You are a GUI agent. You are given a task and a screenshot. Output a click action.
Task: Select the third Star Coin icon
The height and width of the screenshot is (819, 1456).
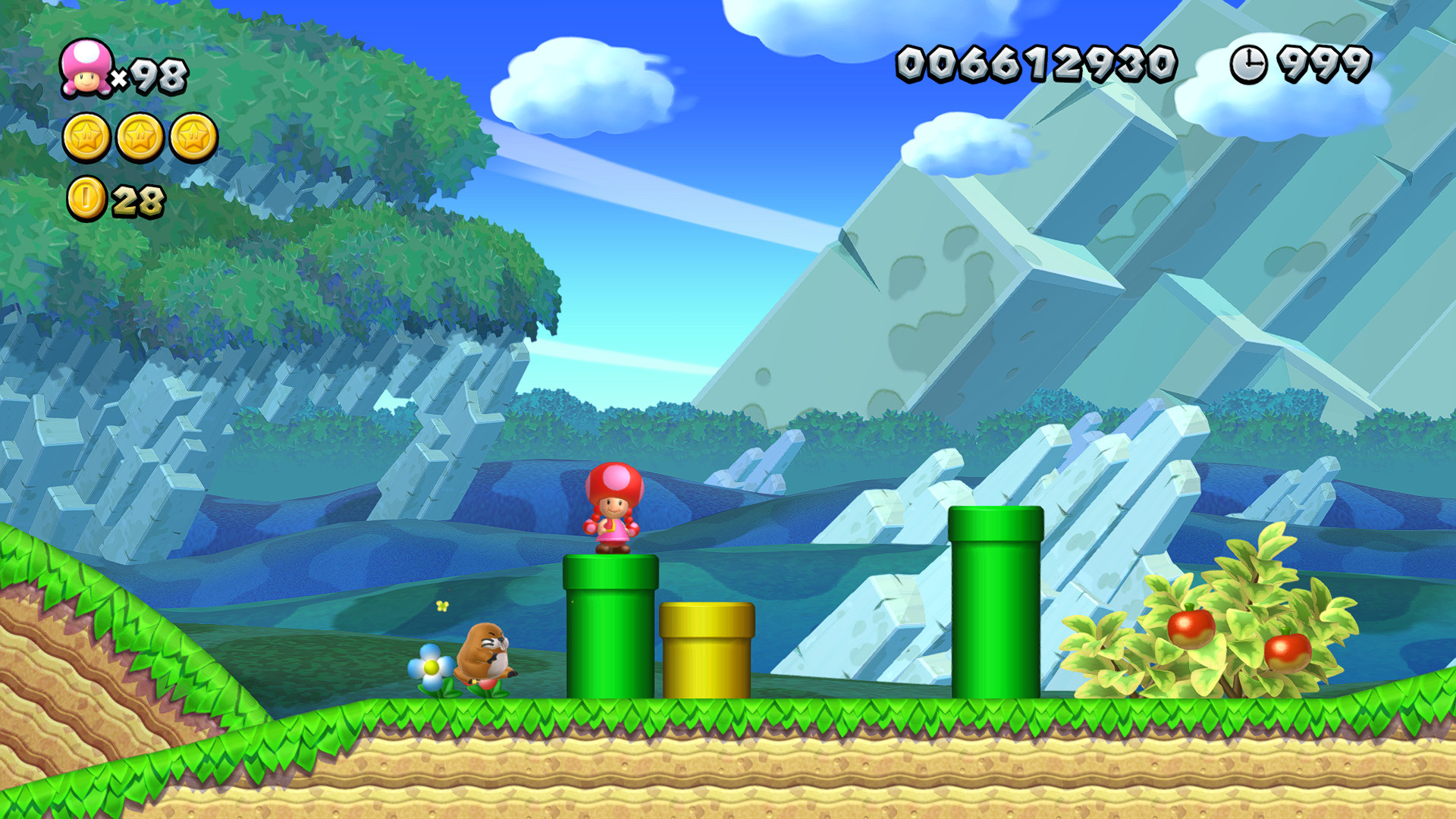click(194, 136)
